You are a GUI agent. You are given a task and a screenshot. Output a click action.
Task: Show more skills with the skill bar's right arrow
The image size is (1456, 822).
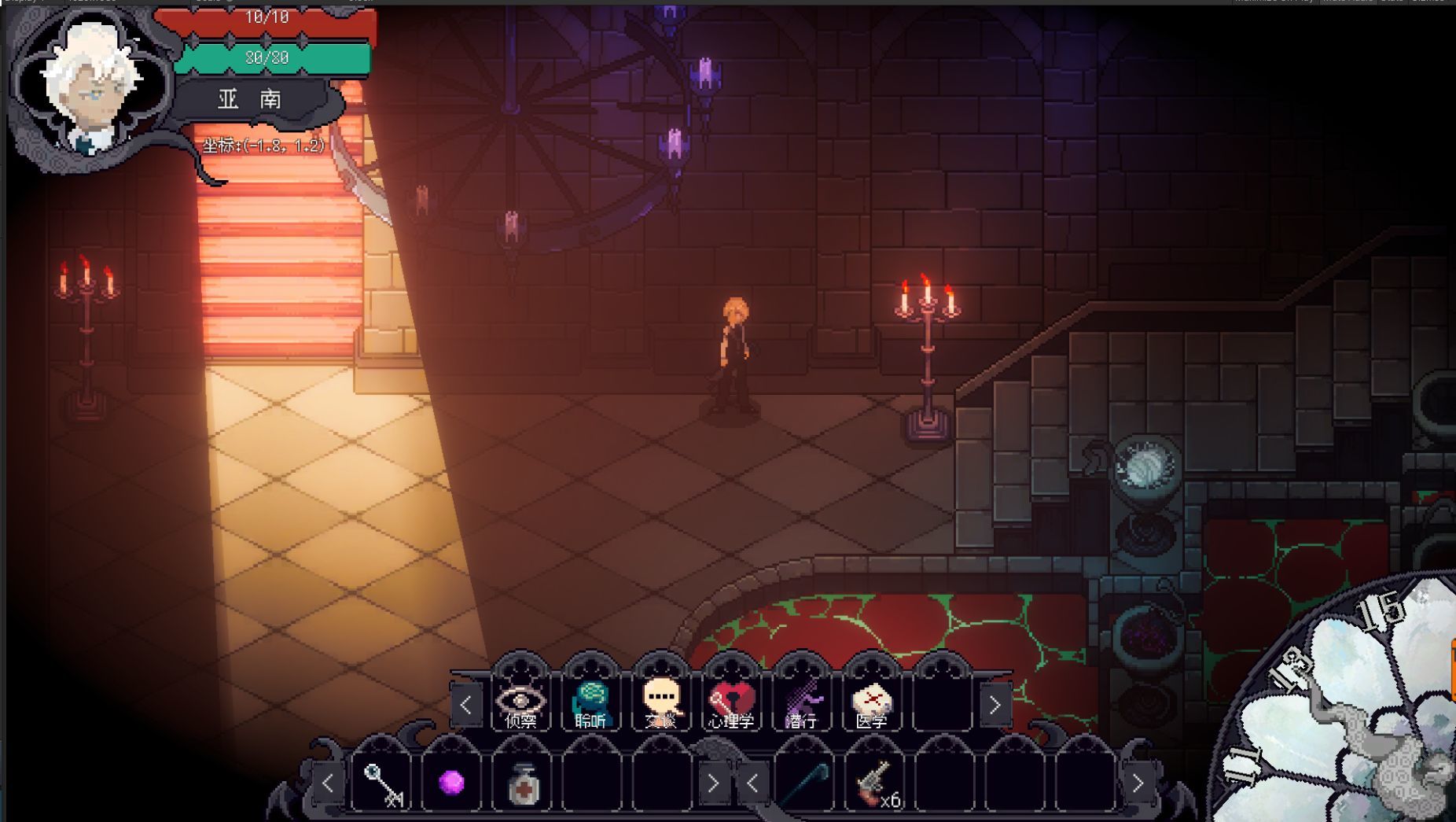(x=995, y=705)
